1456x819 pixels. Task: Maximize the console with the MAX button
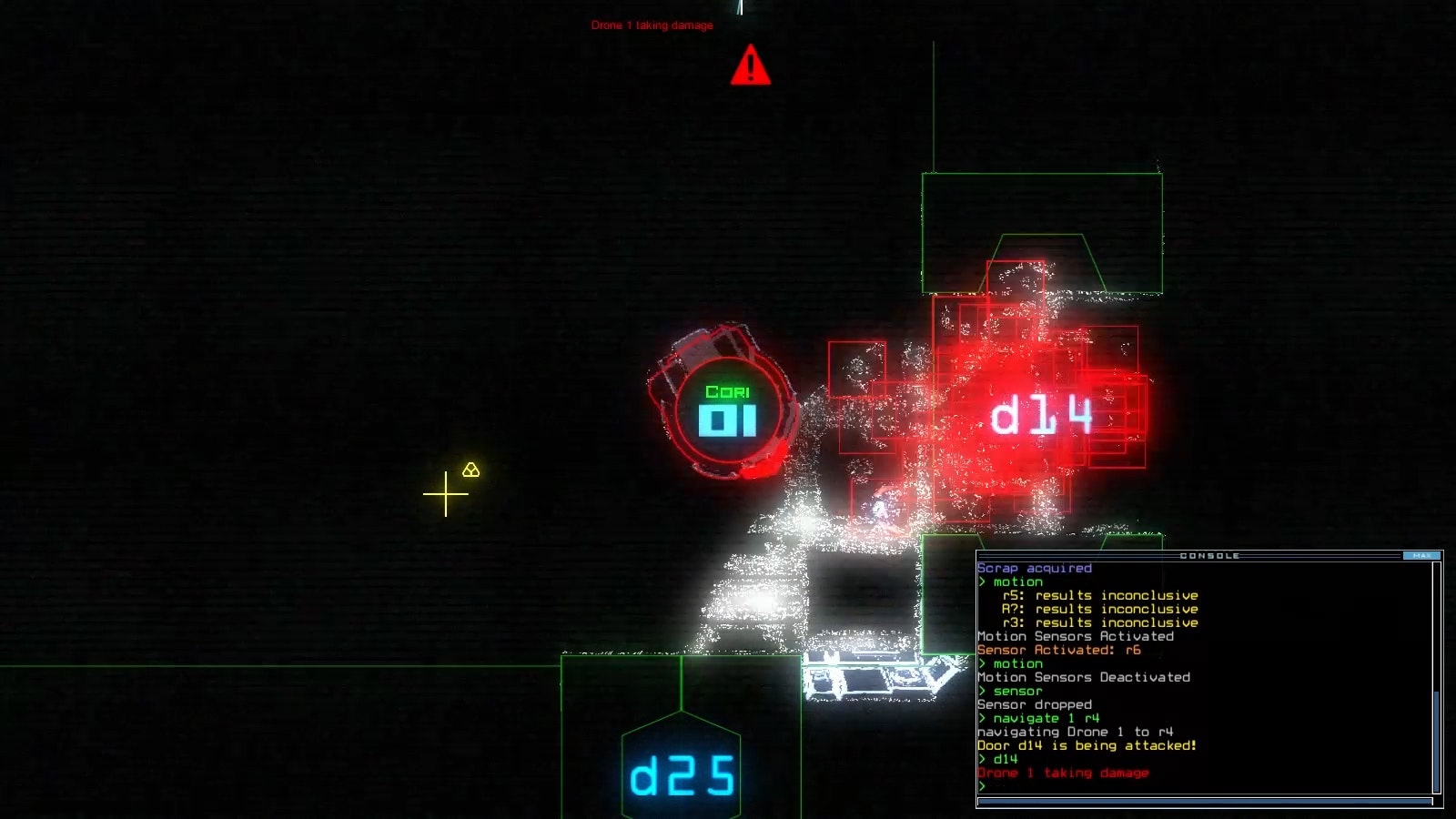[x=1421, y=555]
